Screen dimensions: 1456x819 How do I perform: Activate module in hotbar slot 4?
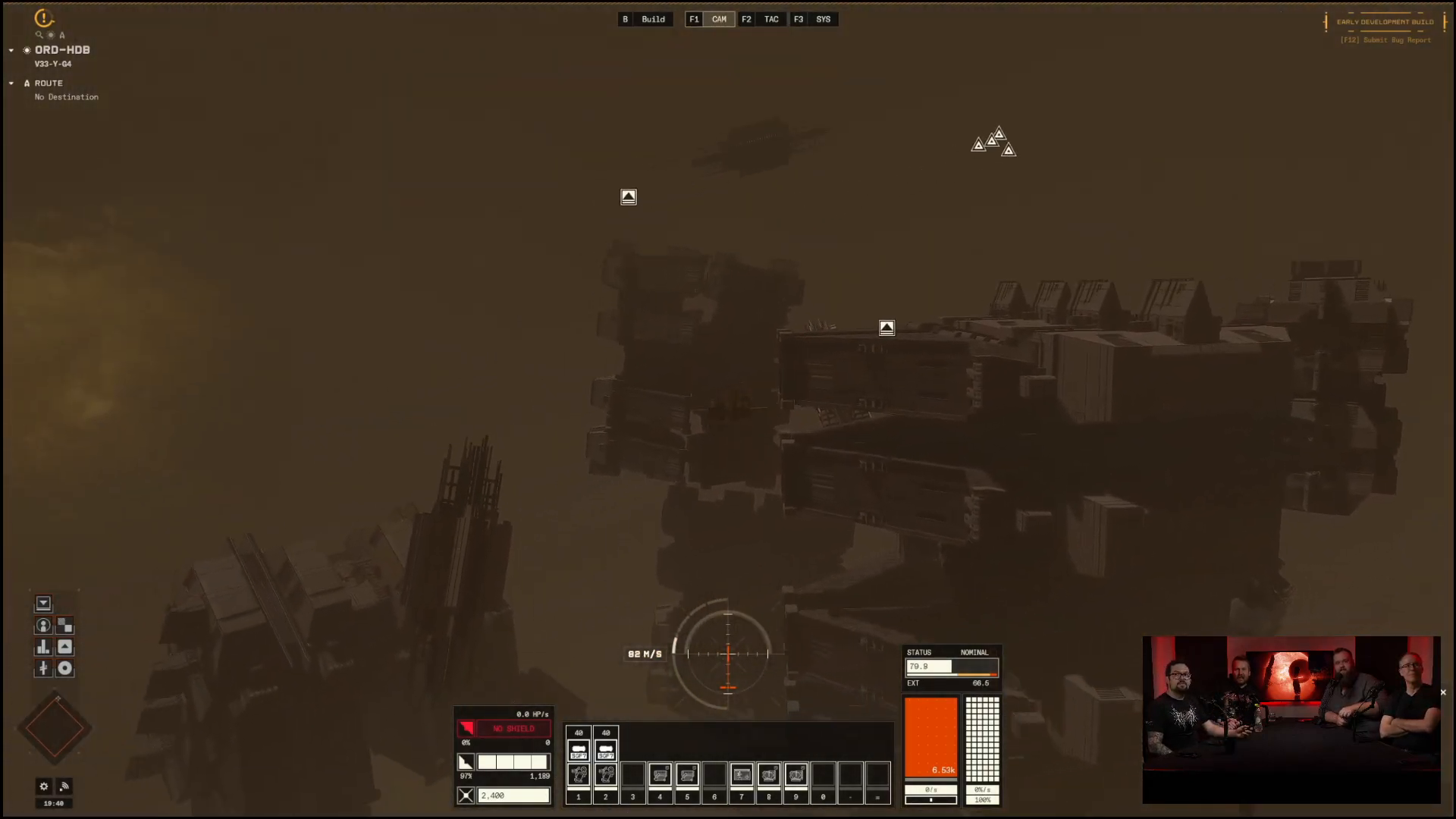tap(660, 775)
